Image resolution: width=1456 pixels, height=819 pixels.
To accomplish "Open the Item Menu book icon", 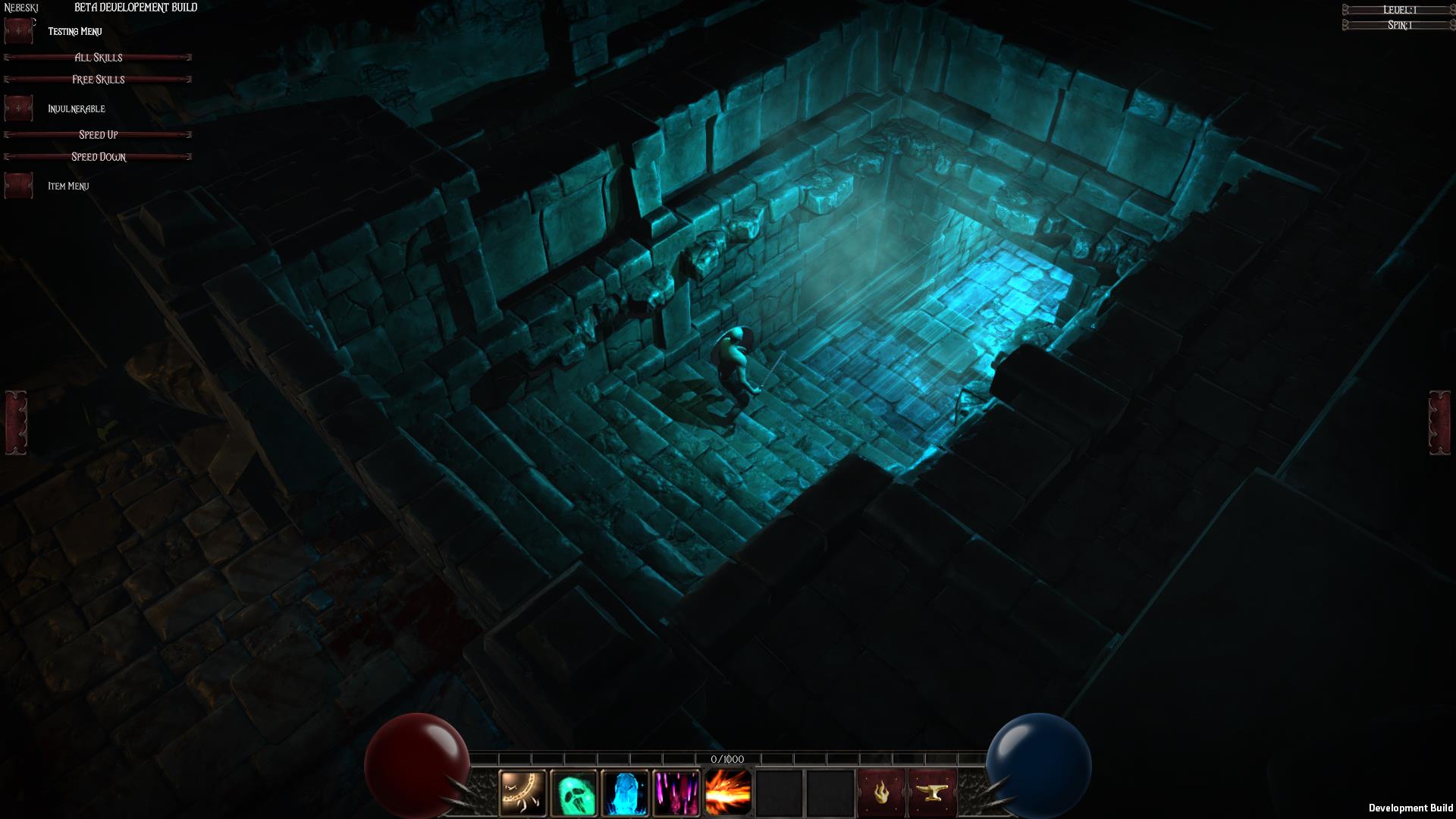I will click(x=18, y=185).
